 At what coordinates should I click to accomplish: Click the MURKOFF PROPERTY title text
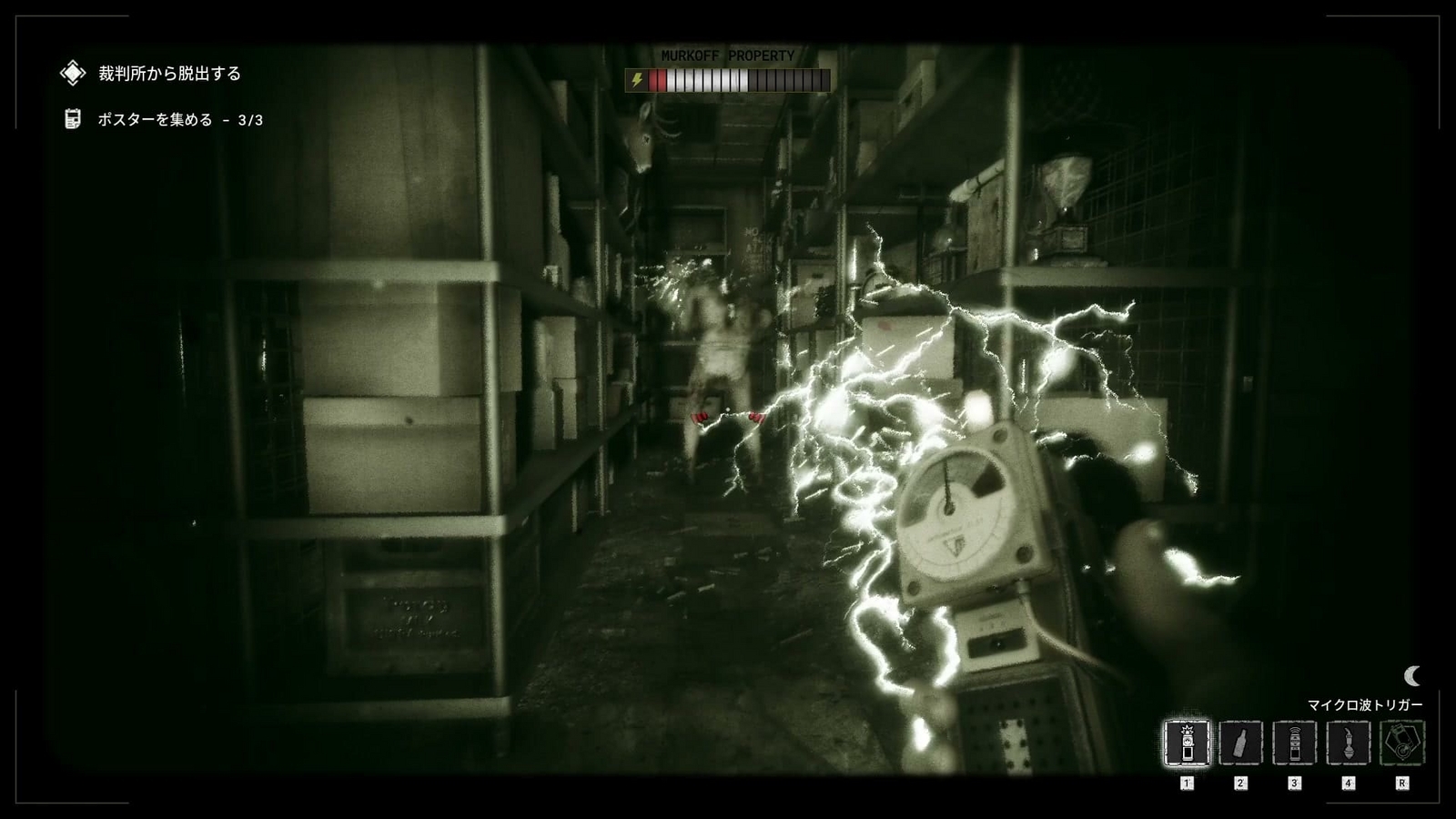pyautogui.click(x=728, y=55)
